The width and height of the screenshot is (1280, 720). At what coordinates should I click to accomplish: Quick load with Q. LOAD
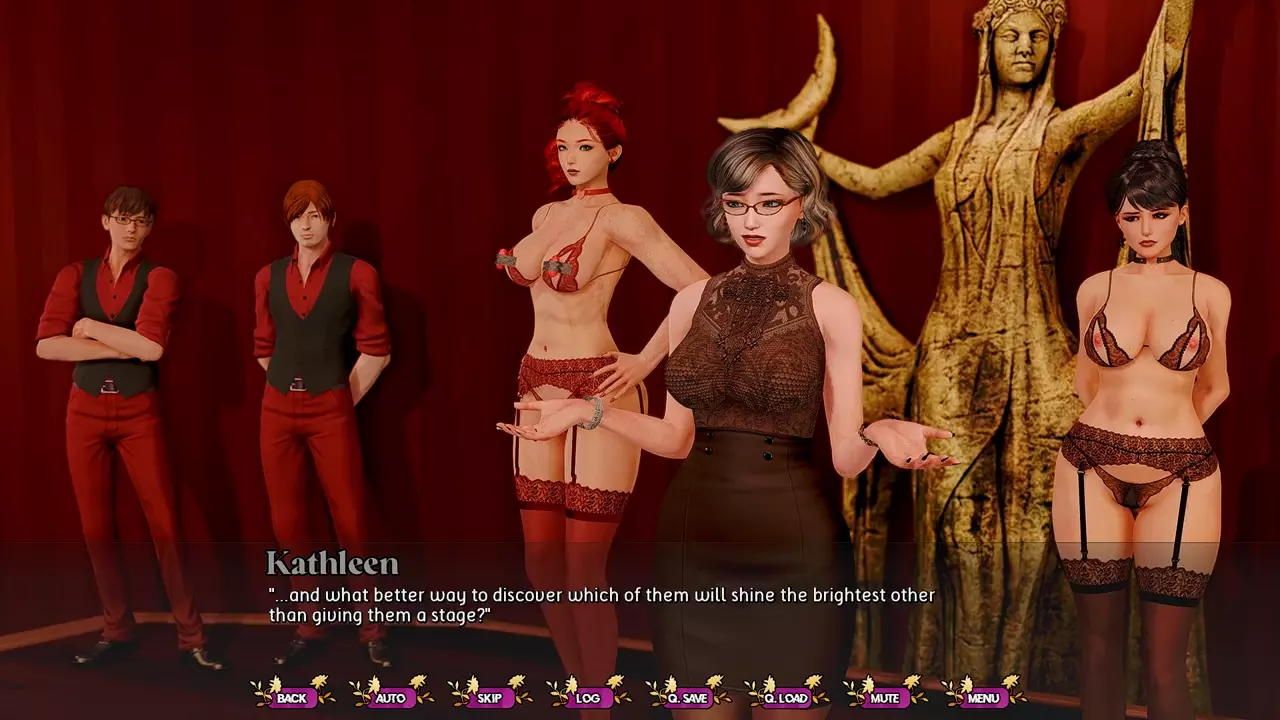[x=786, y=697]
